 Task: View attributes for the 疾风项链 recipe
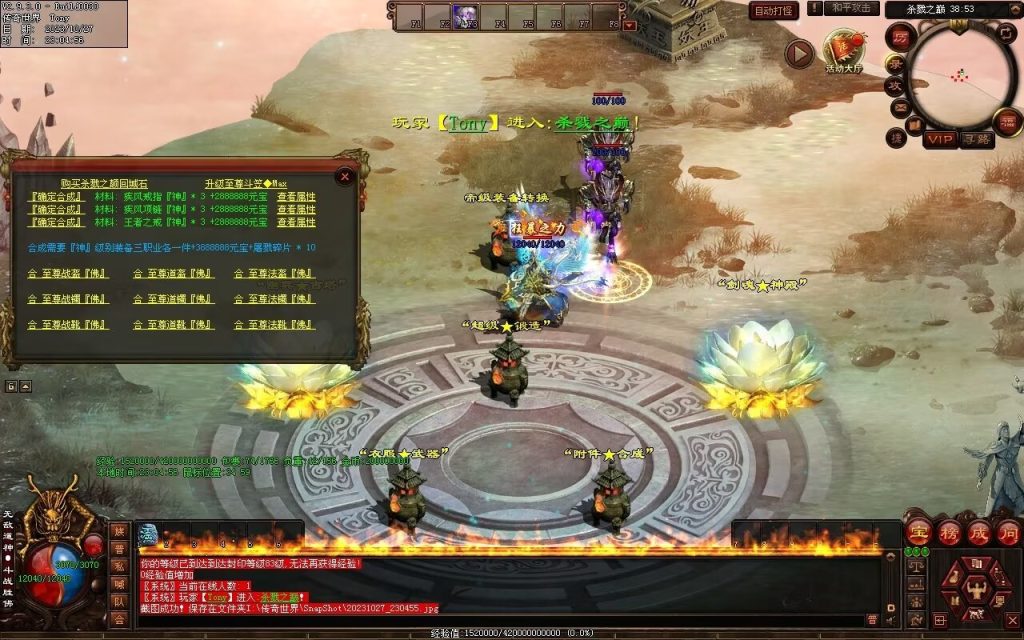tap(296, 210)
